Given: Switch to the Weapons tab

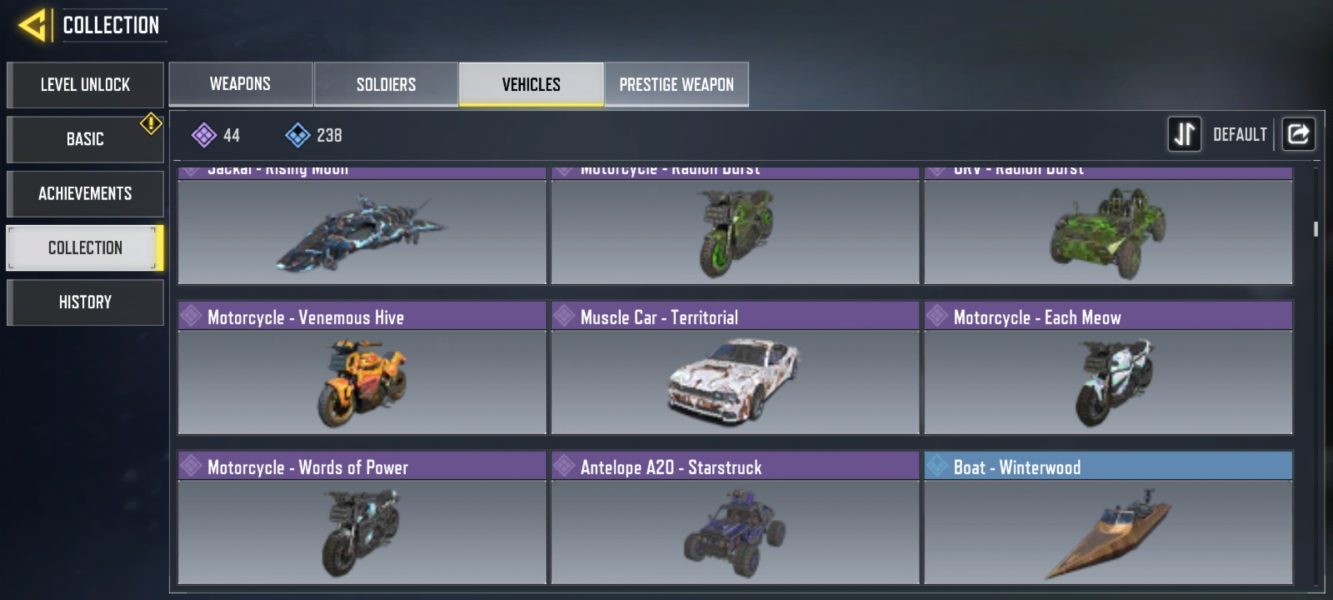Looking at the screenshot, I should pyautogui.click(x=240, y=84).
